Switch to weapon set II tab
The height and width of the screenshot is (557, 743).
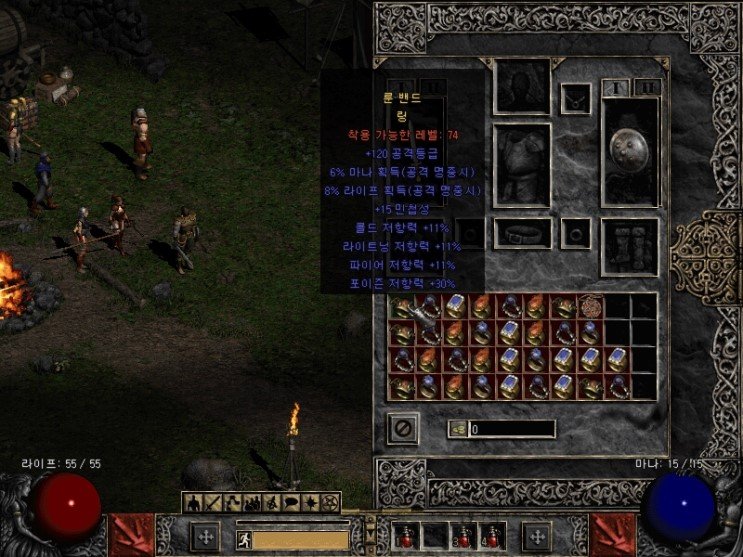click(x=648, y=88)
